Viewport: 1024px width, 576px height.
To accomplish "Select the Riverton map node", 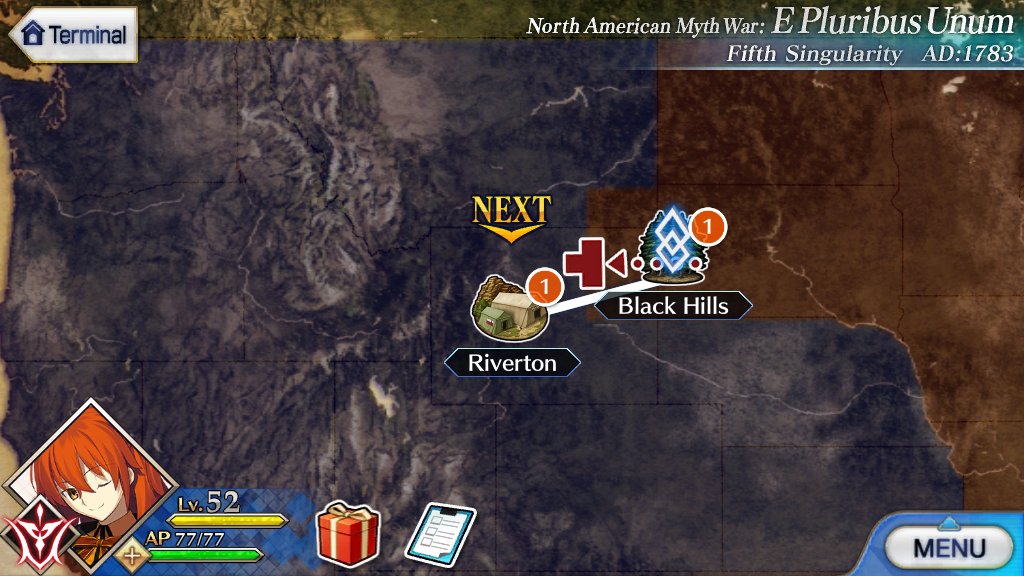I will [511, 309].
